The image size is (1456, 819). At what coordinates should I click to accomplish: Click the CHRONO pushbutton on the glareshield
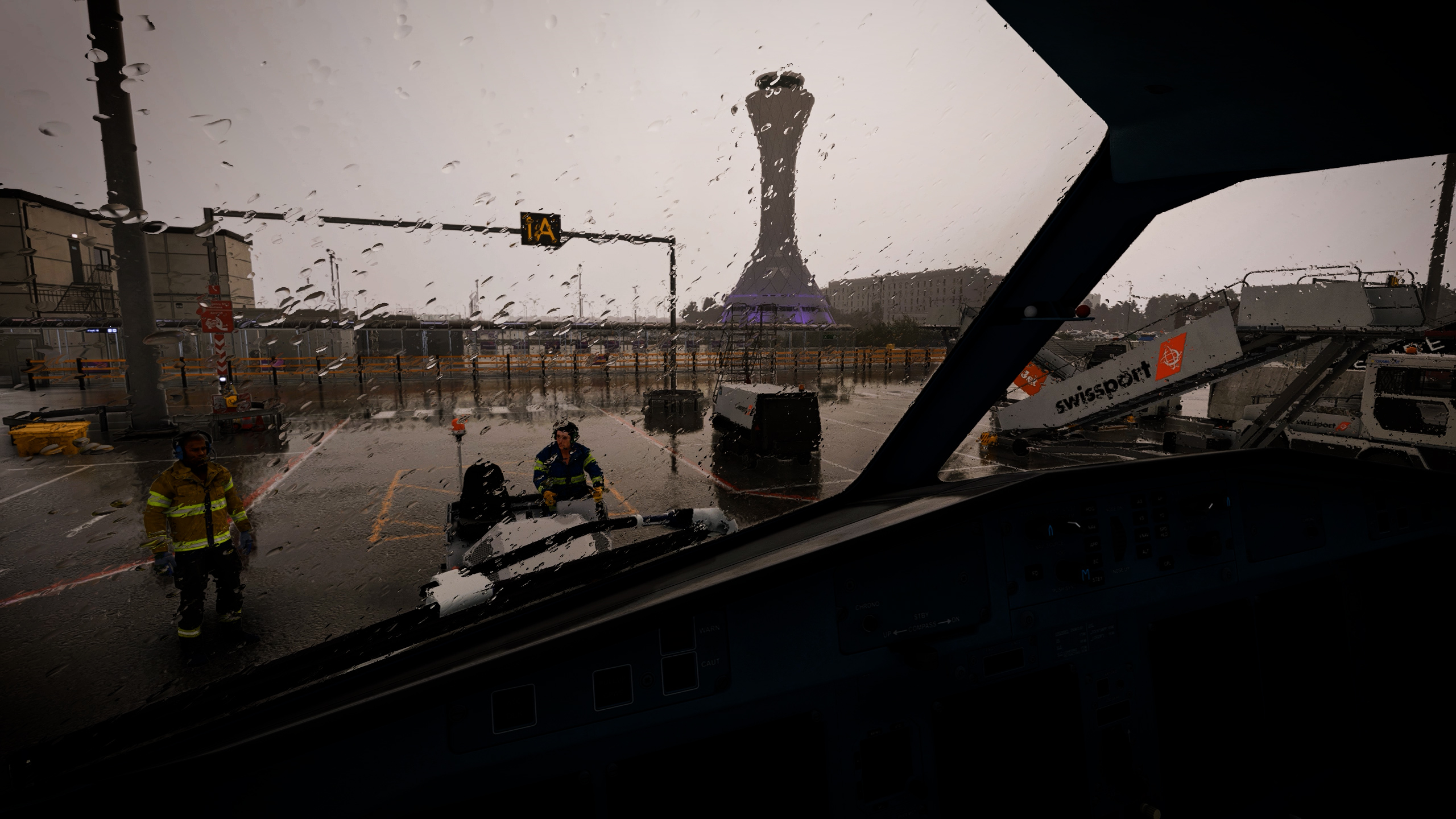pyautogui.click(x=868, y=623)
